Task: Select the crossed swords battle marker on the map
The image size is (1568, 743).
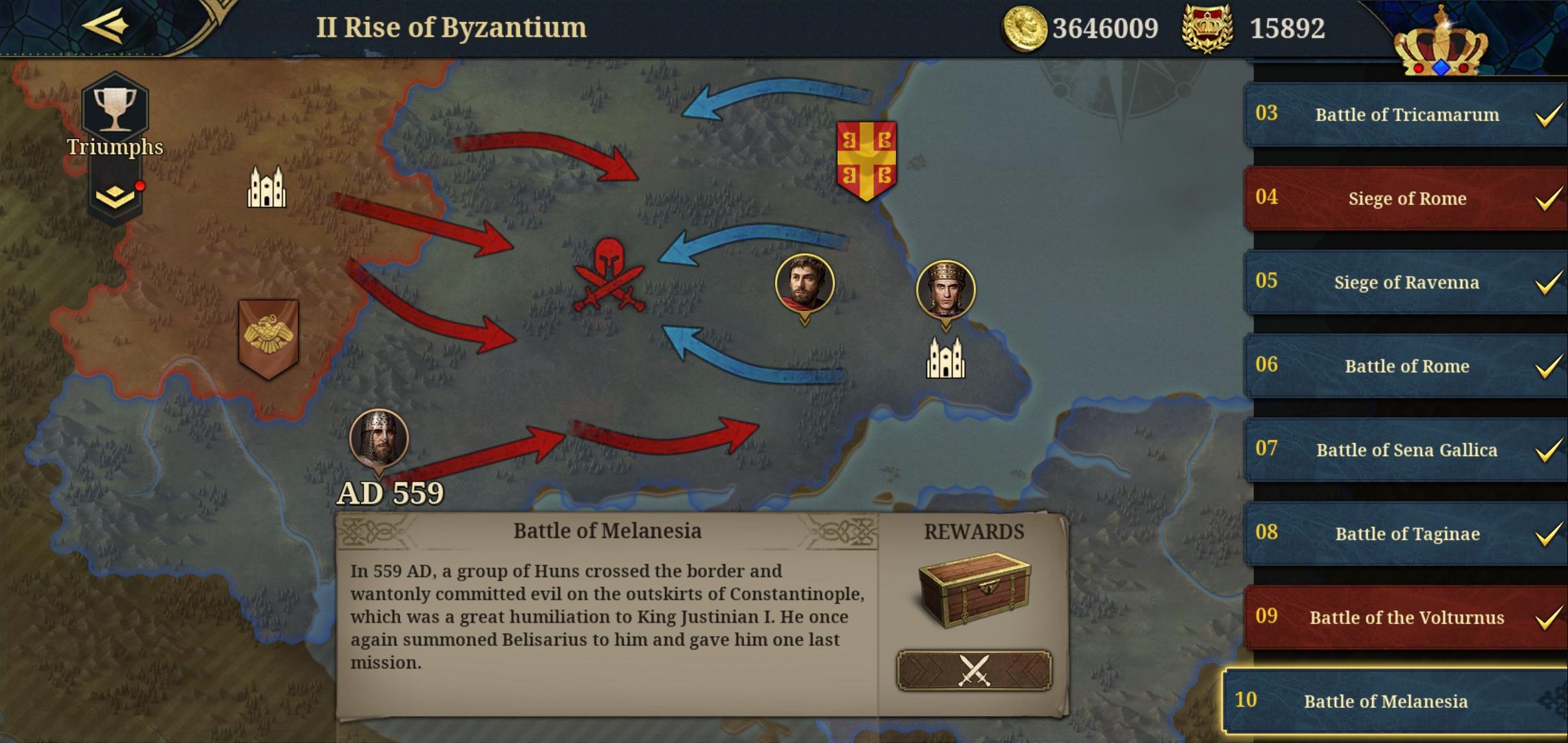Action: pyautogui.click(x=611, y=275)
